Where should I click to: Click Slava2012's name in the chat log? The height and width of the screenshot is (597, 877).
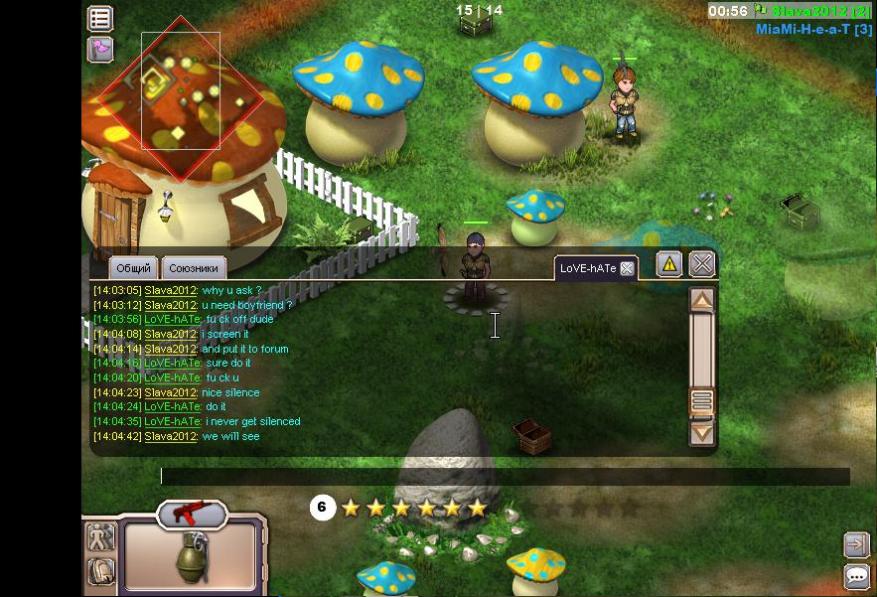coord(171,291)
